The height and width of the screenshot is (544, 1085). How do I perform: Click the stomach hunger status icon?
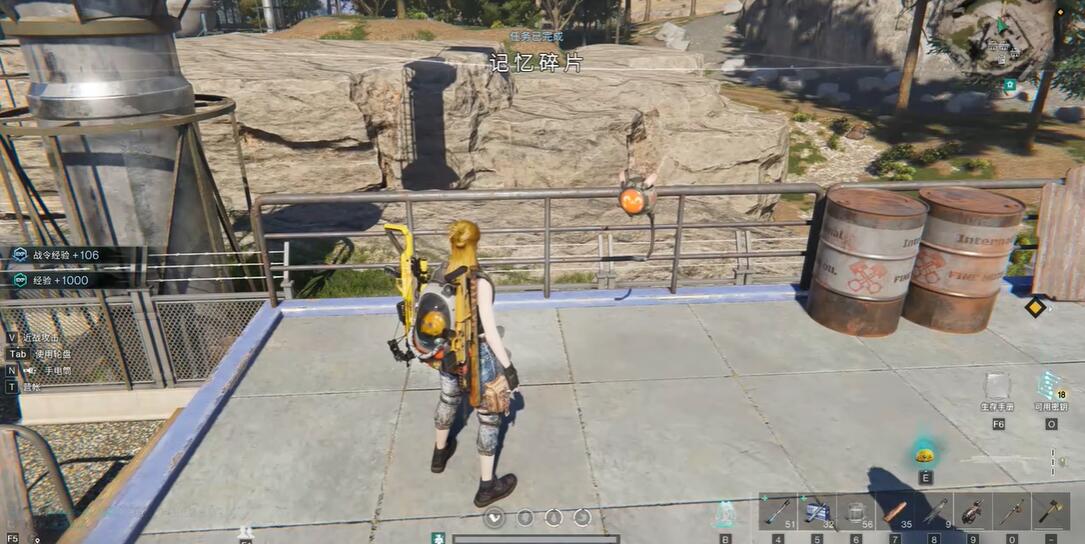click(525, 517)
